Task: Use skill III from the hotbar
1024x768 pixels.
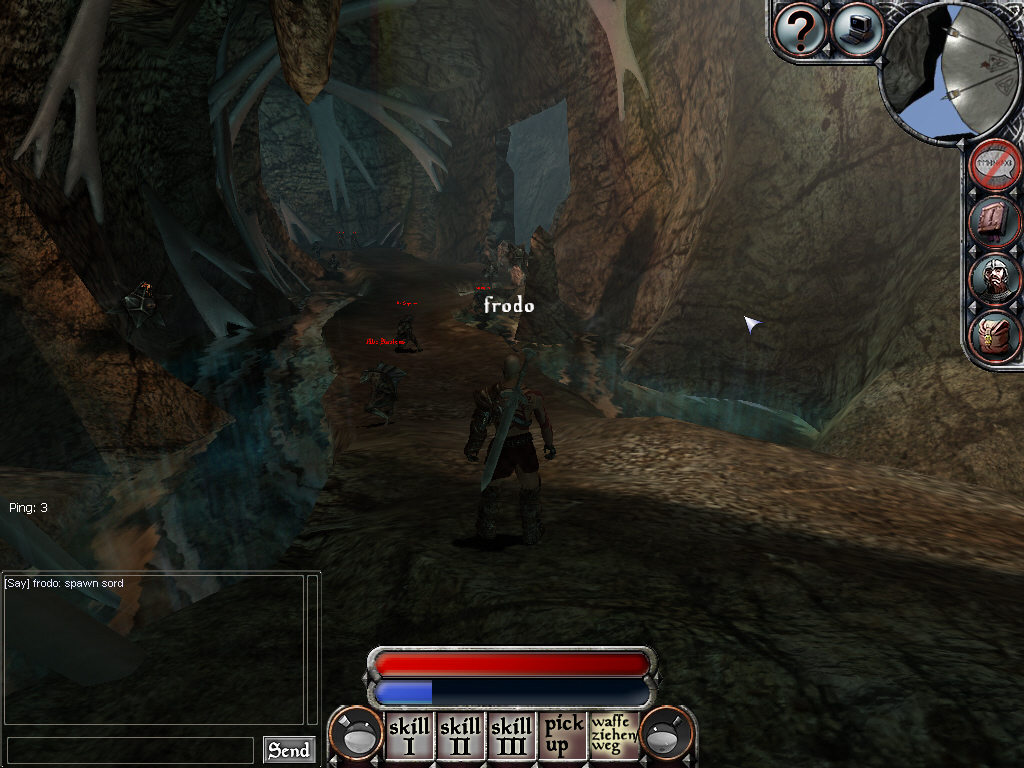Action: pyautogui.click(x=511, y=736)
